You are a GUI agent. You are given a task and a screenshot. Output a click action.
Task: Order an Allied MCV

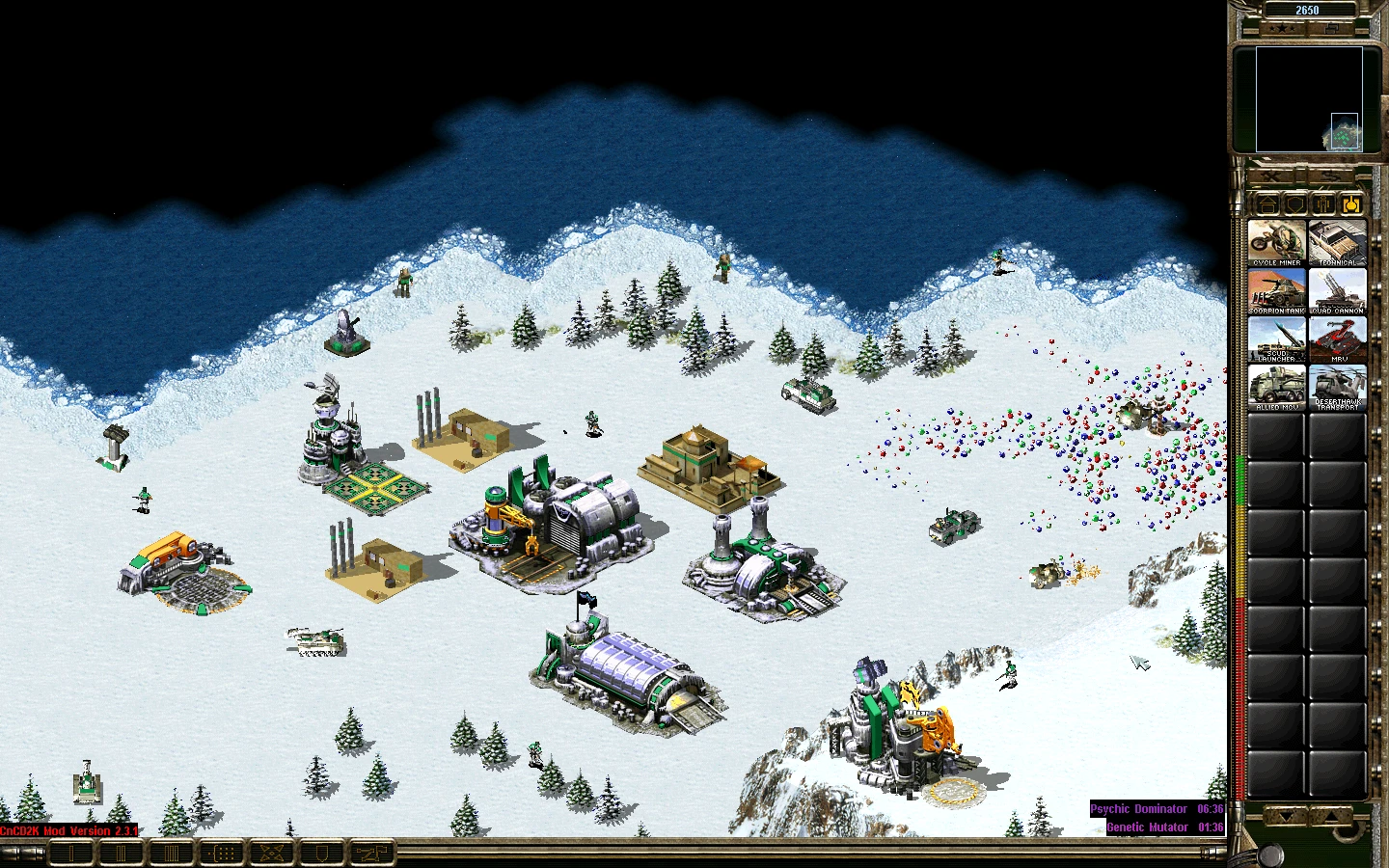point(1276,386)
